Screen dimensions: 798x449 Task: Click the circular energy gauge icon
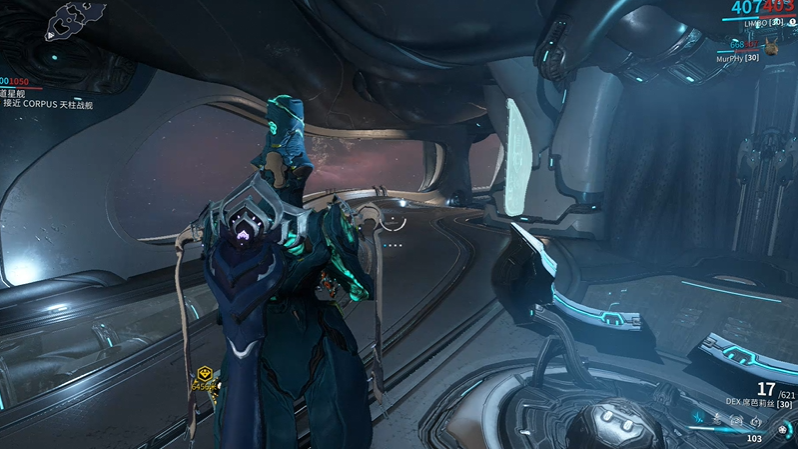click(x=782, y=430)
